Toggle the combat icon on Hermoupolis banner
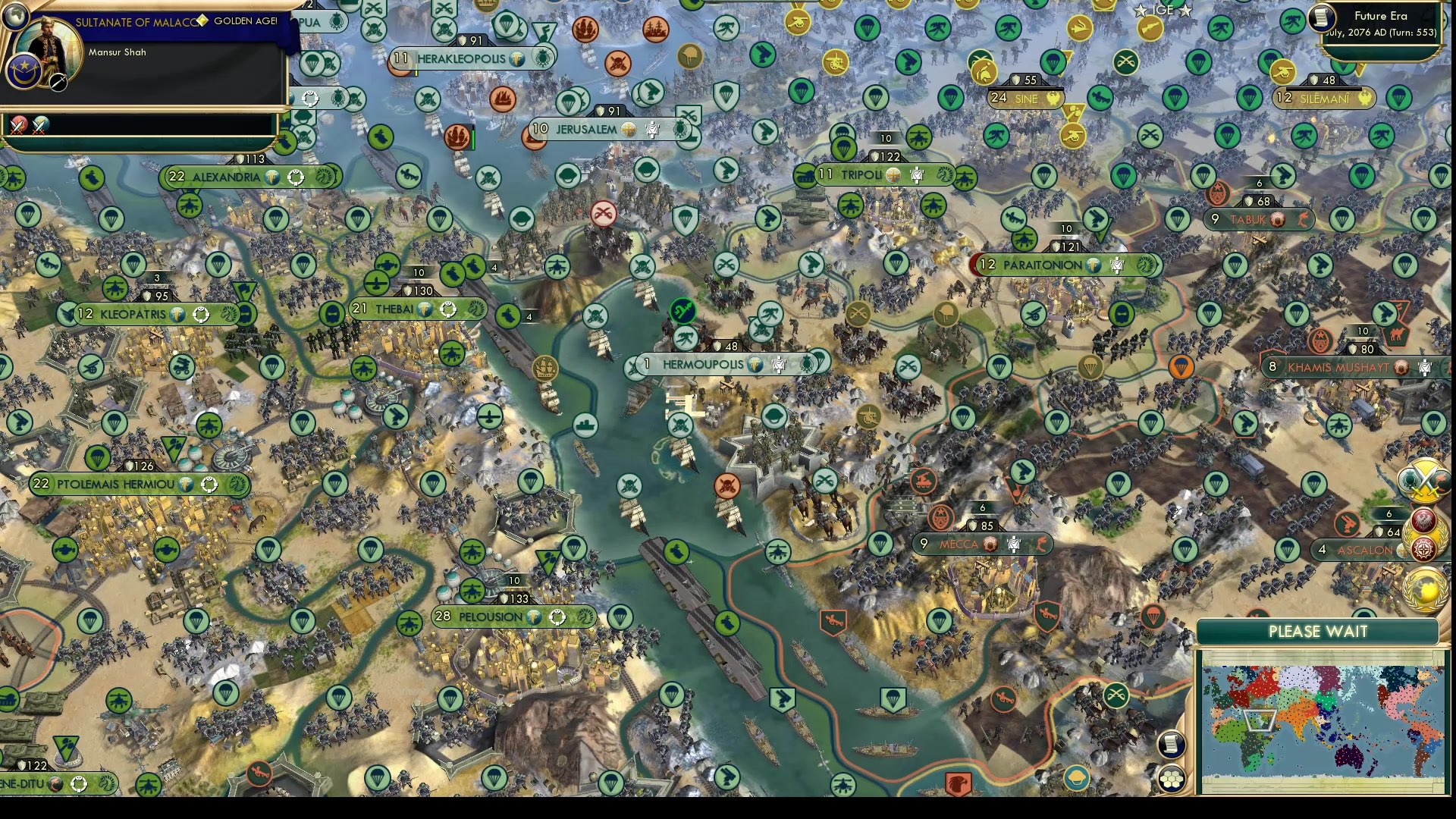Screen dimensions: 1456x819 click(779, 365)
